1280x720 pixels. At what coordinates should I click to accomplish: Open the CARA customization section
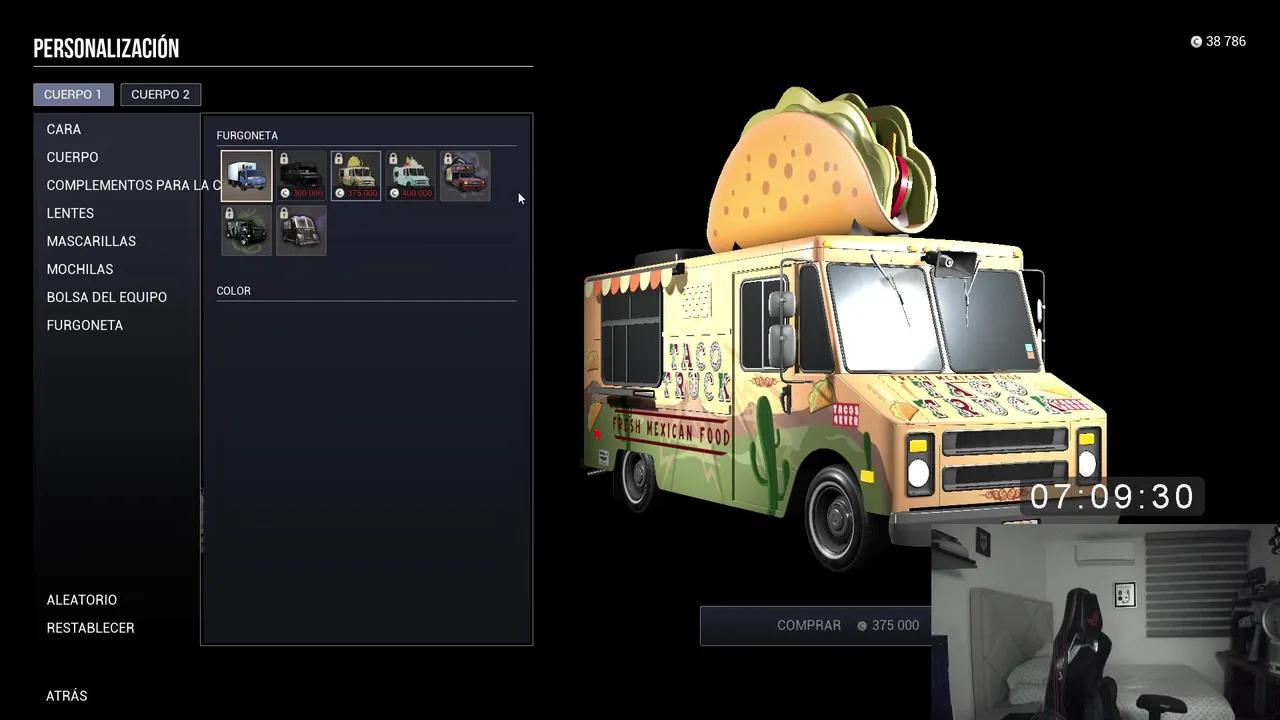point(63,129)
